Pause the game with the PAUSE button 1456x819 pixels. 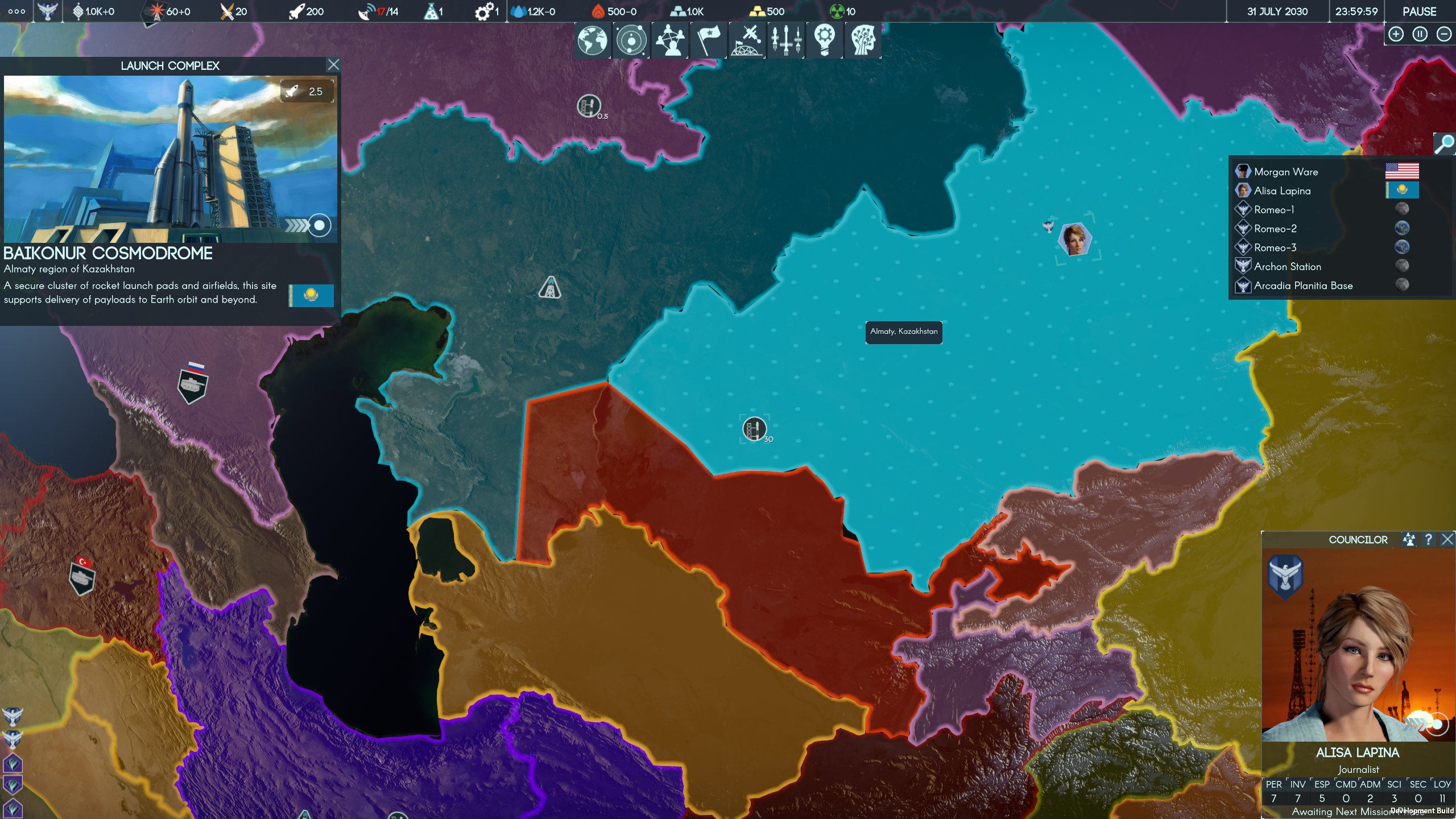point(1419,11)
